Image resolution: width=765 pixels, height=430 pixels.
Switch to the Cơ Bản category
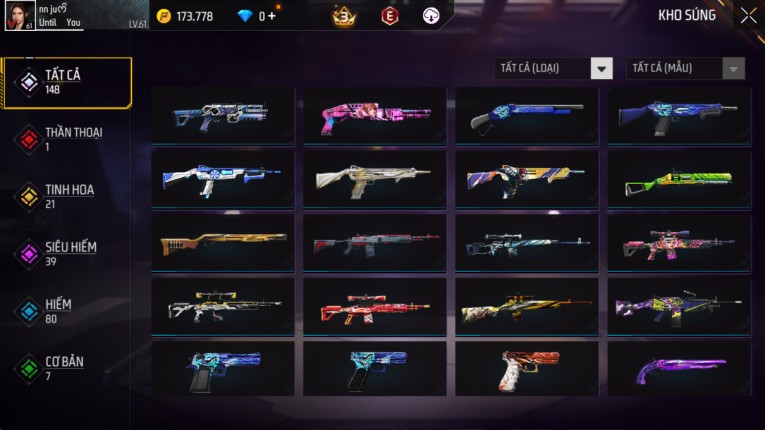click(67, 368)
